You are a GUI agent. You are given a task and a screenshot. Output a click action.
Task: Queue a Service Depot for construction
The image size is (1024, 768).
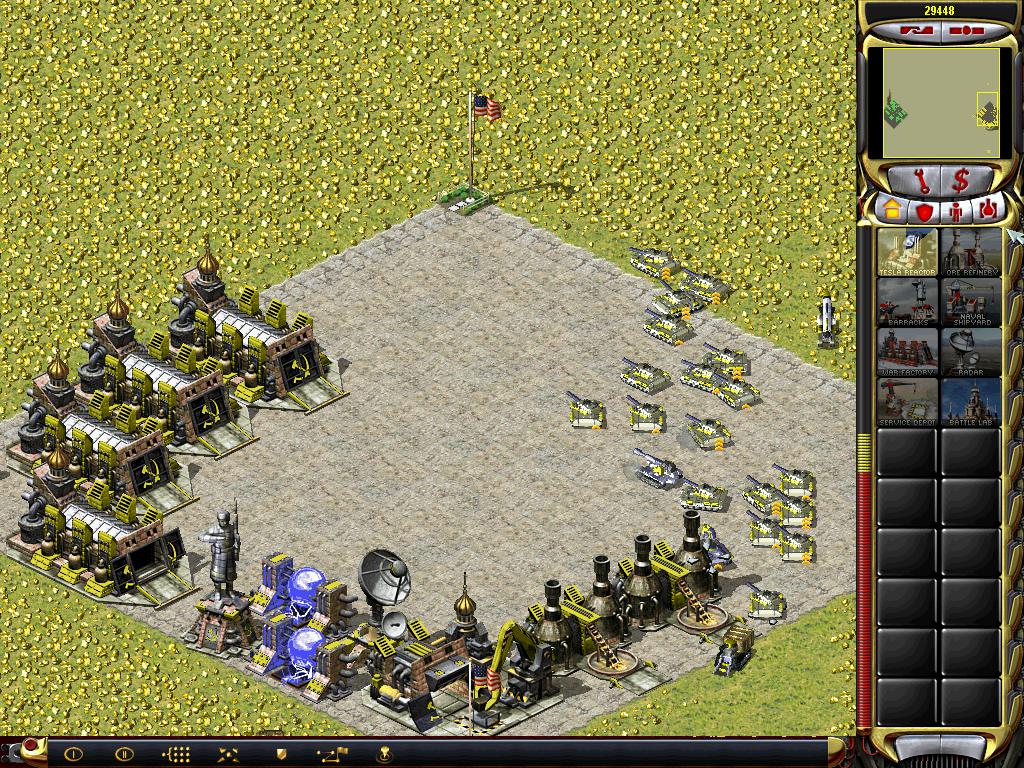[907, 402]
